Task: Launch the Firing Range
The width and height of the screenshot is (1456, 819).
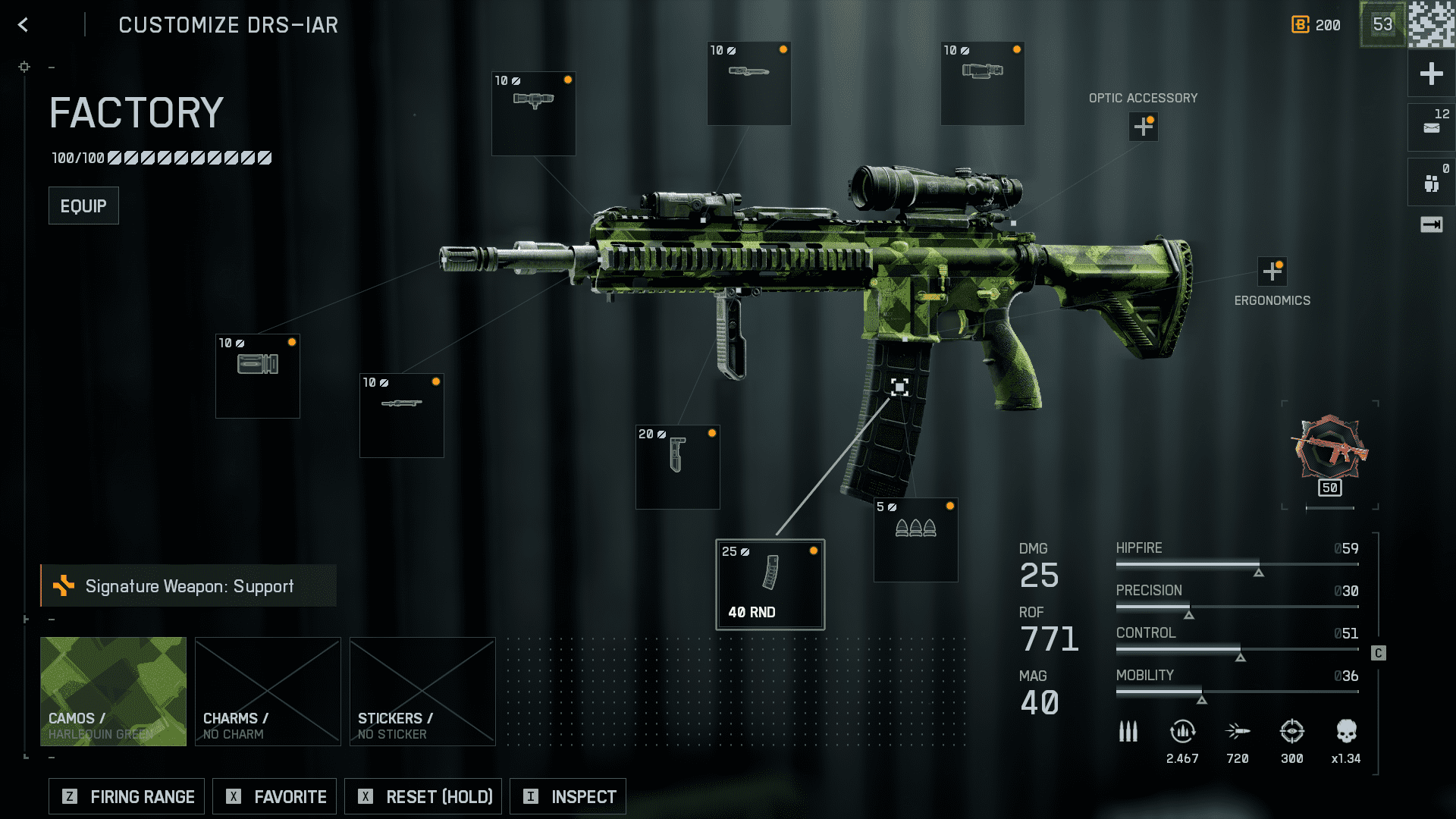Action: click(127, 796)
